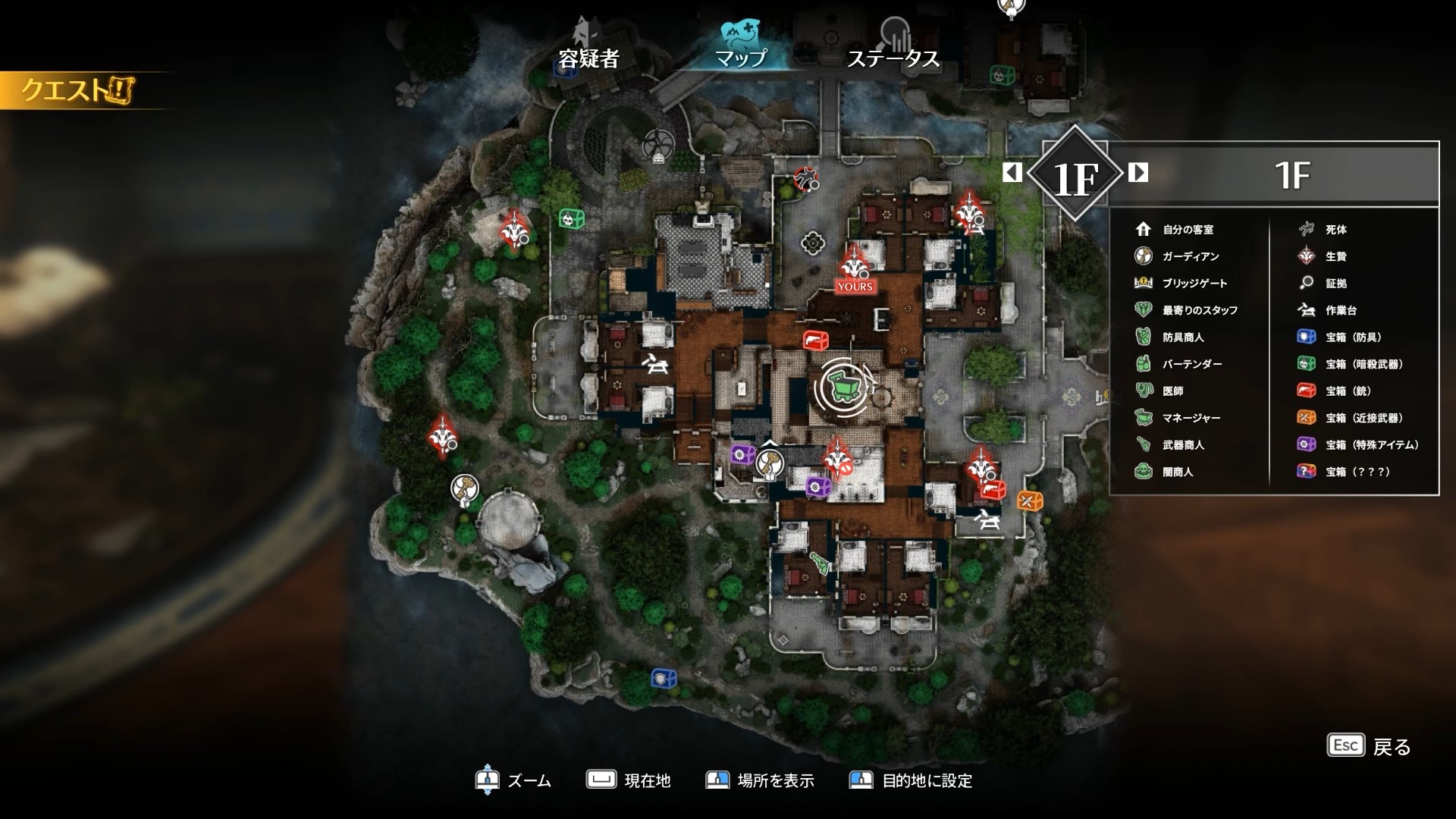Select the blue armor chest map marker
This screenshot has height=819, width=1456.
tap(664, 678)
